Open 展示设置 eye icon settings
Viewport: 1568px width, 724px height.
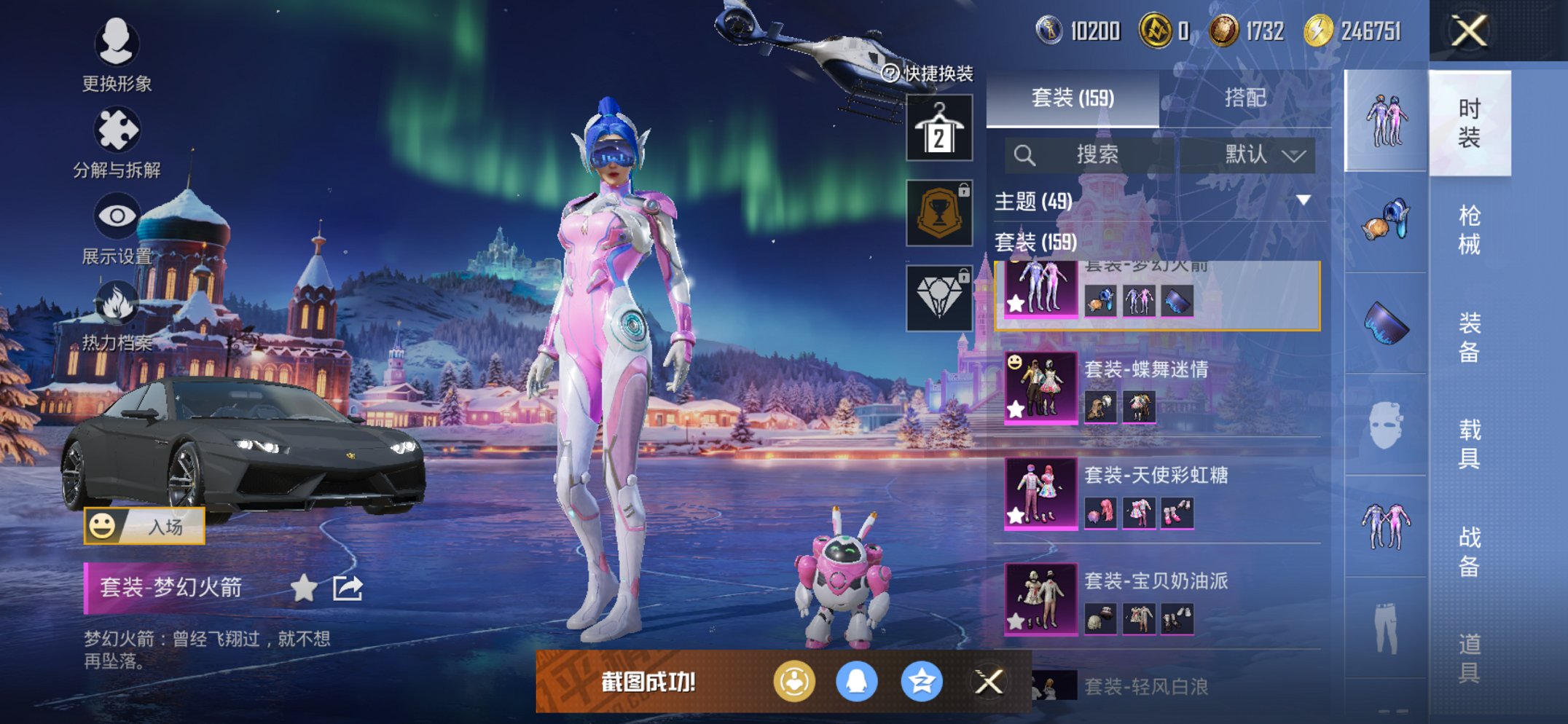coord(117,216)
